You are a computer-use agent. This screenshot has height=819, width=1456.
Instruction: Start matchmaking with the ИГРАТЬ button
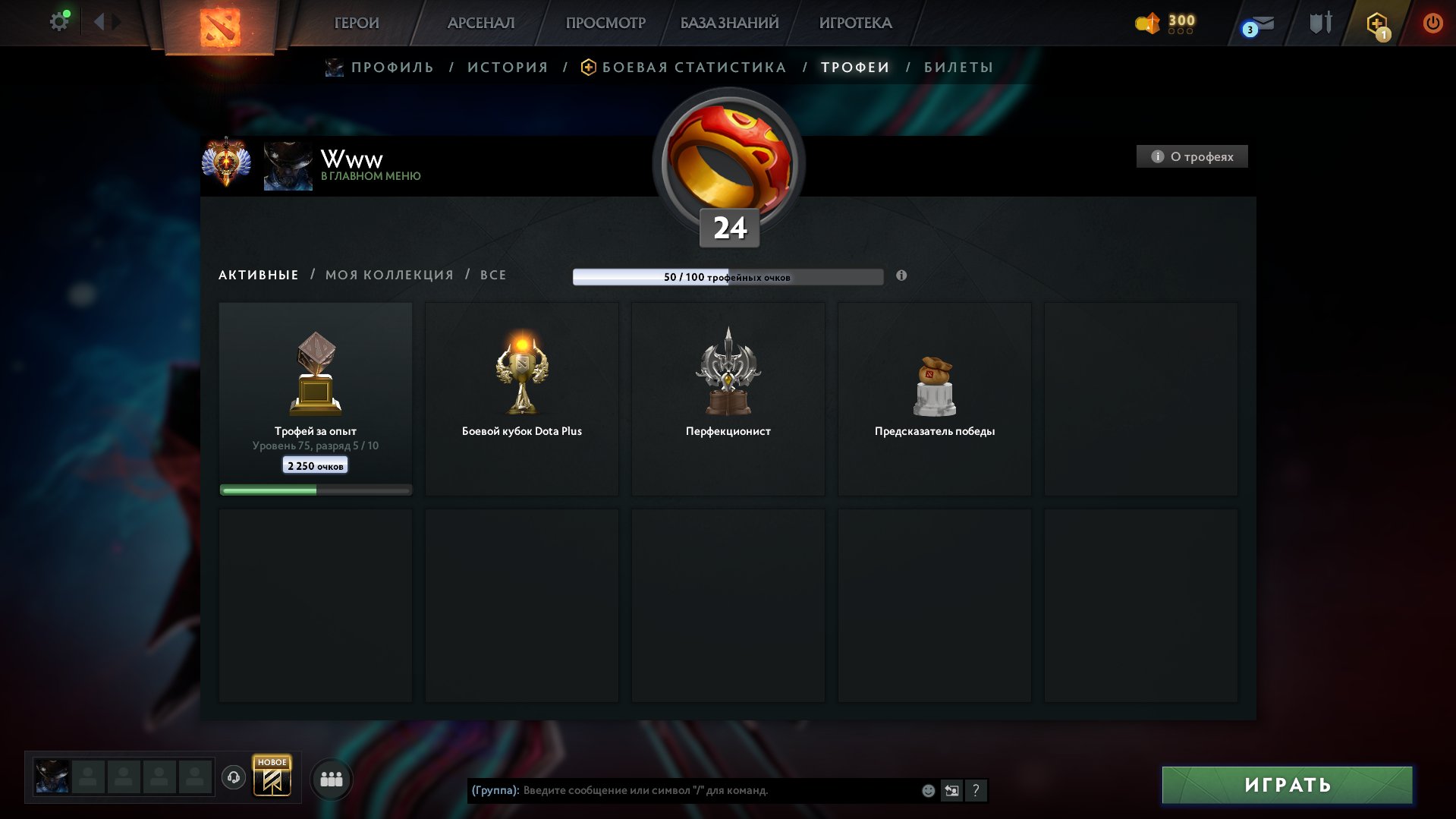pos(1287,785)
